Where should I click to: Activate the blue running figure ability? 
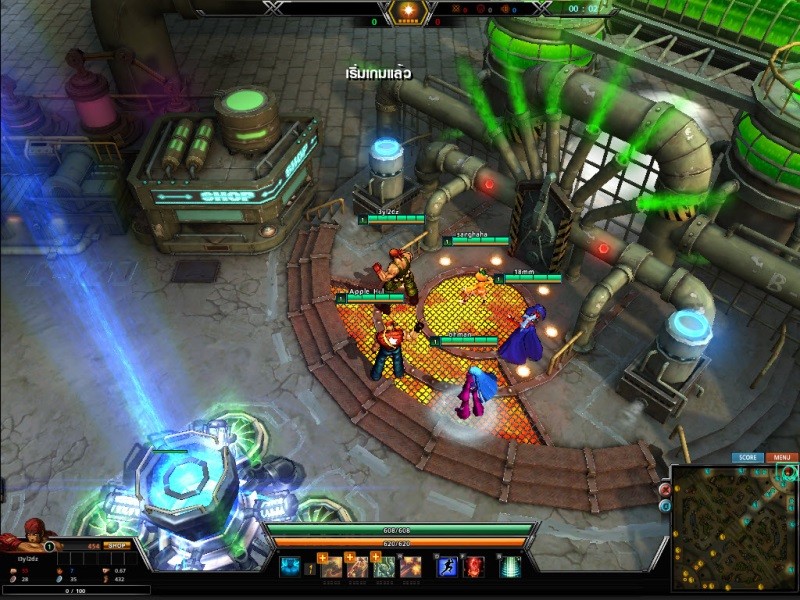[448, 567]
